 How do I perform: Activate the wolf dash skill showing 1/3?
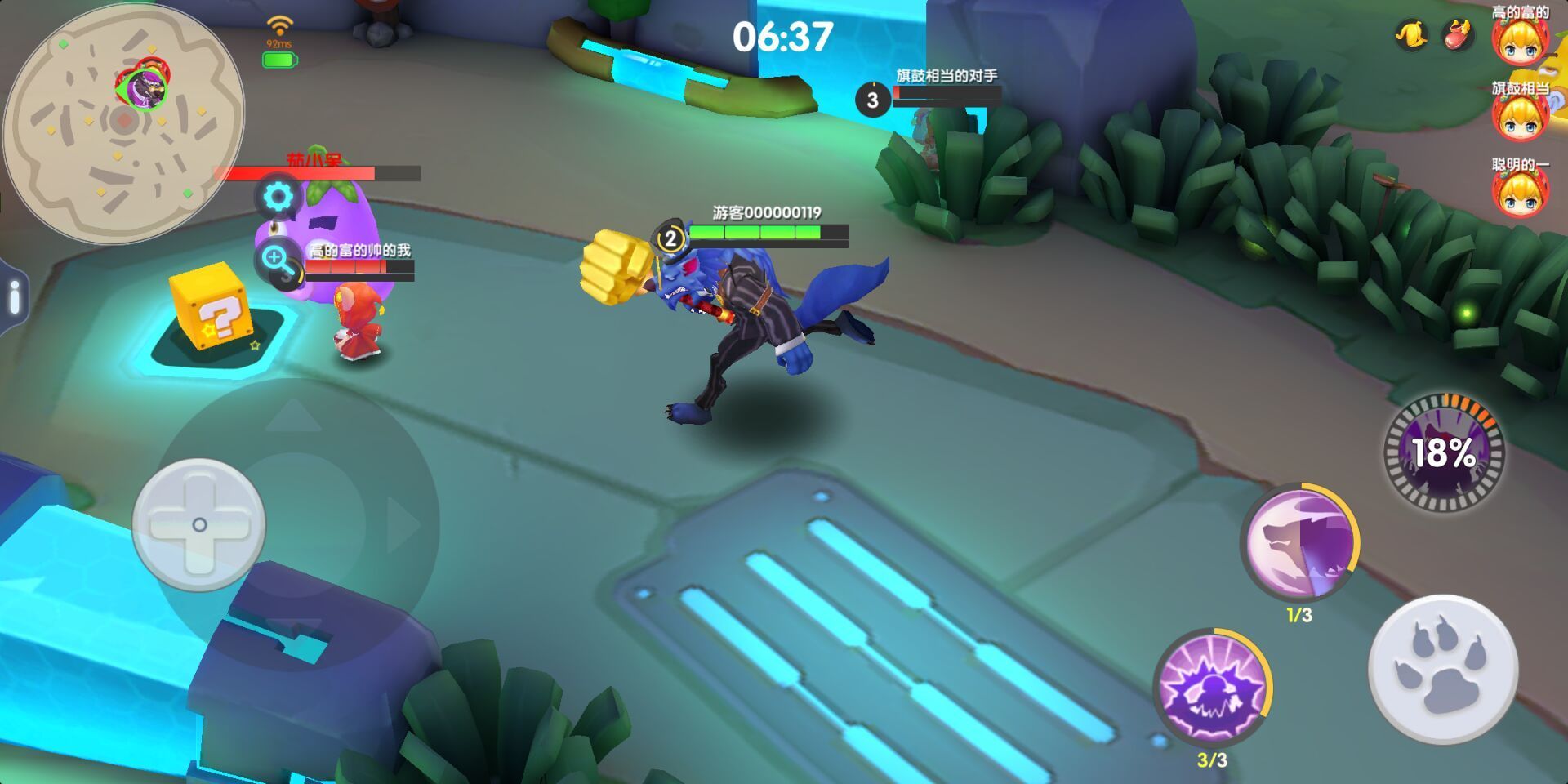click(1299, 542)
